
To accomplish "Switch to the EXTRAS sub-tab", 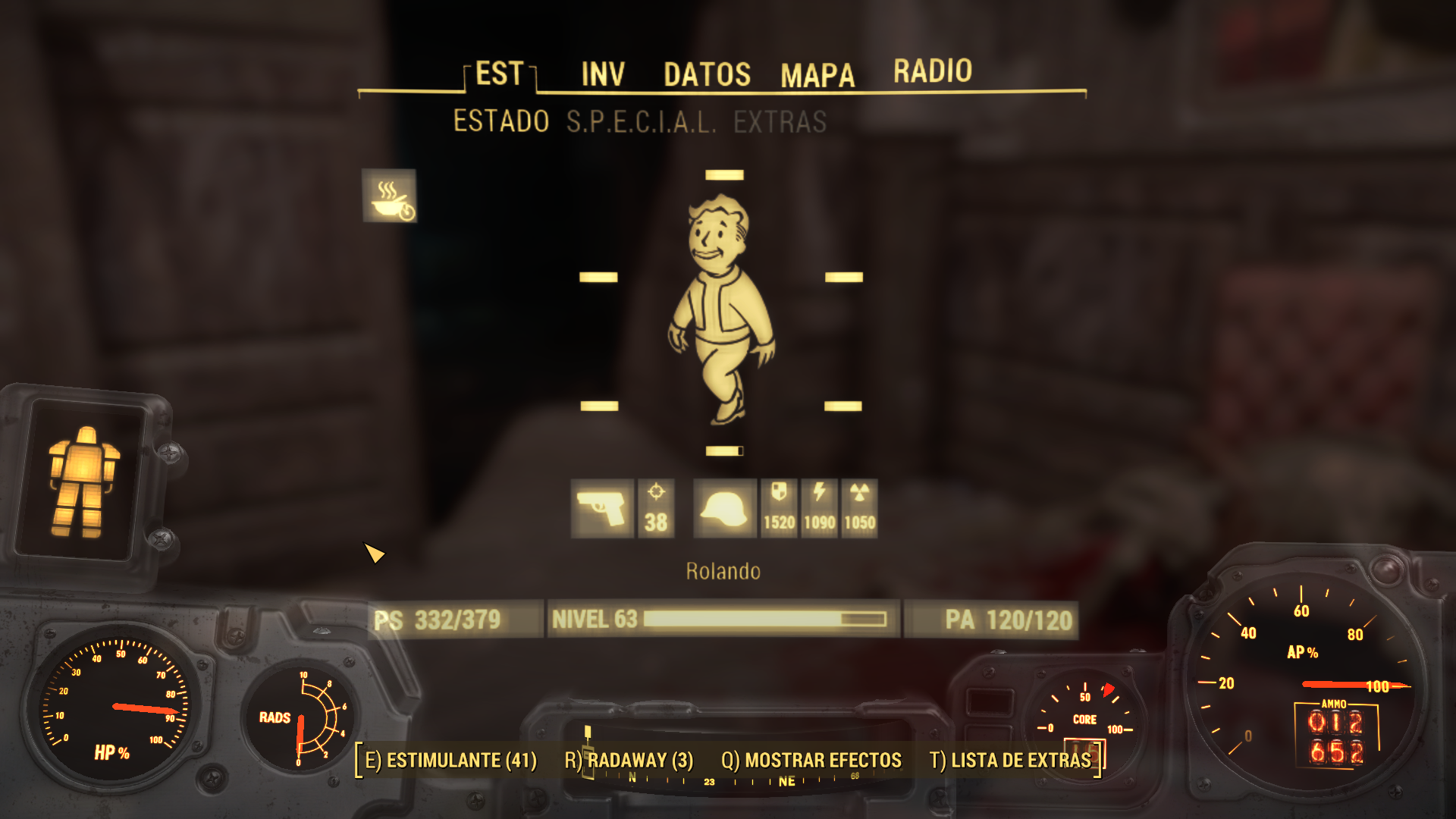I will 780,121.
